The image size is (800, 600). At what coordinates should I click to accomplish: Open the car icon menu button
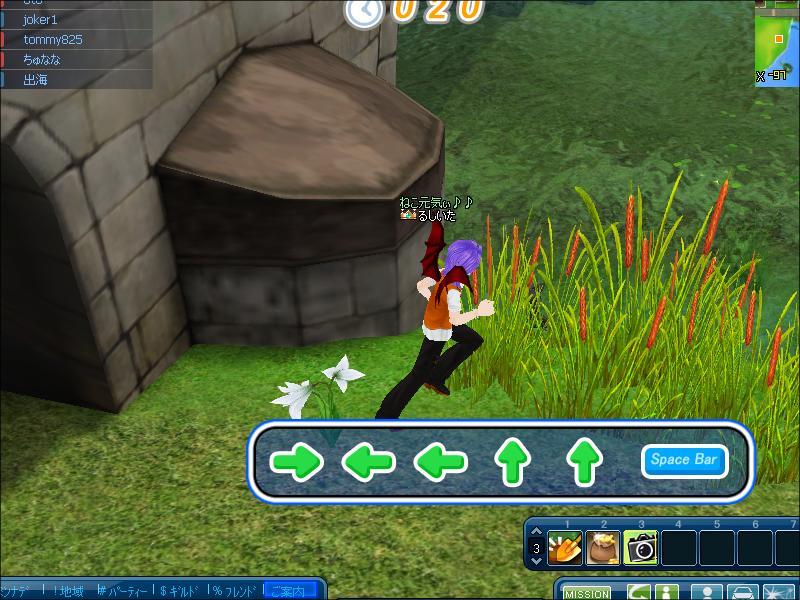(742, 592)
